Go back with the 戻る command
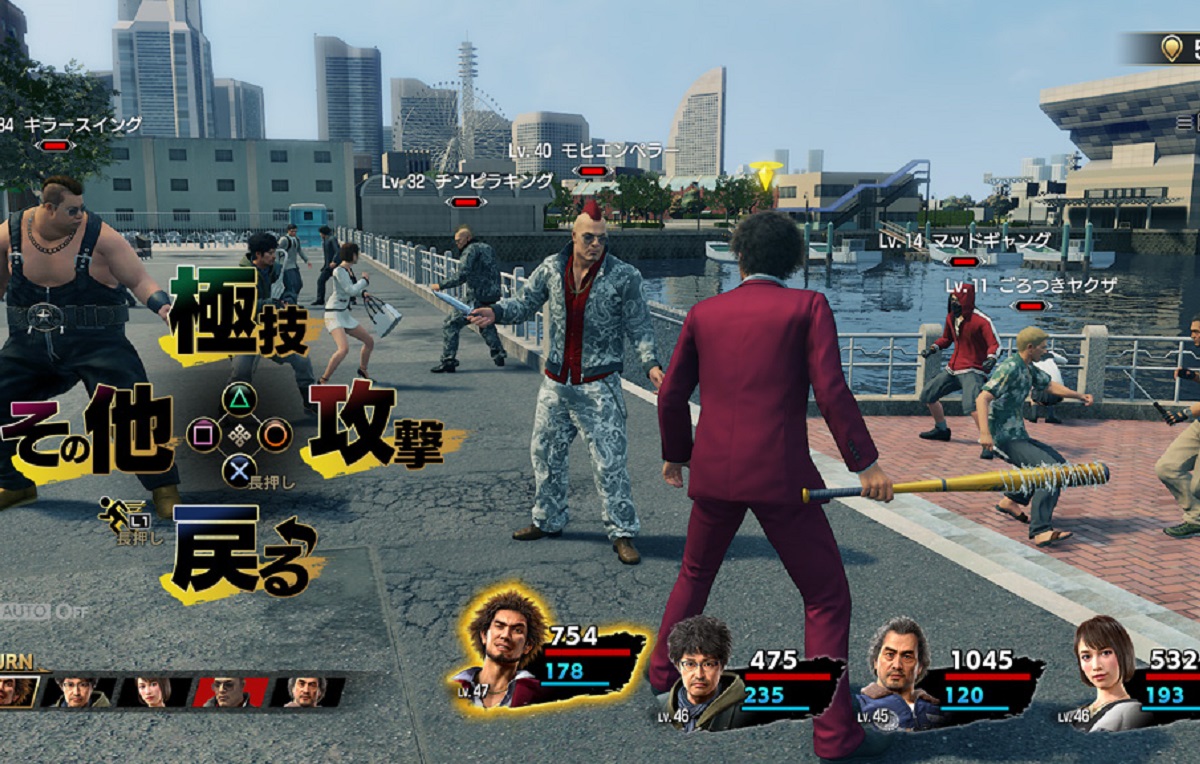 tap(243, 550)
